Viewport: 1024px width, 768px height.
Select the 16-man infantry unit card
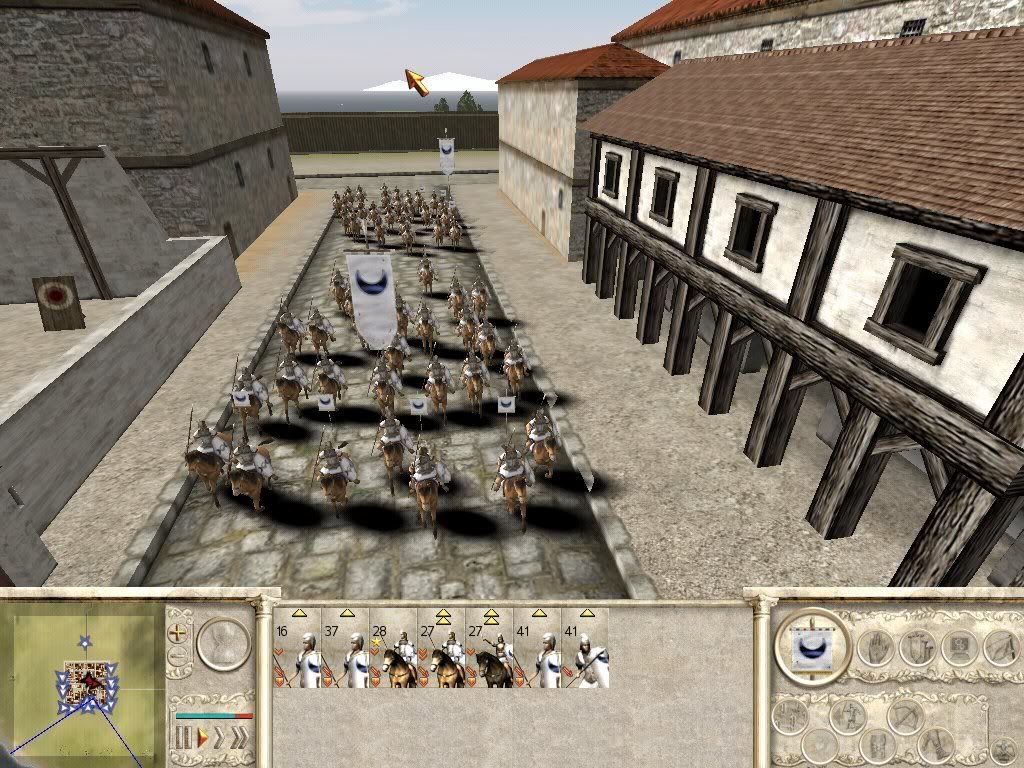click(x=298, y=649)
